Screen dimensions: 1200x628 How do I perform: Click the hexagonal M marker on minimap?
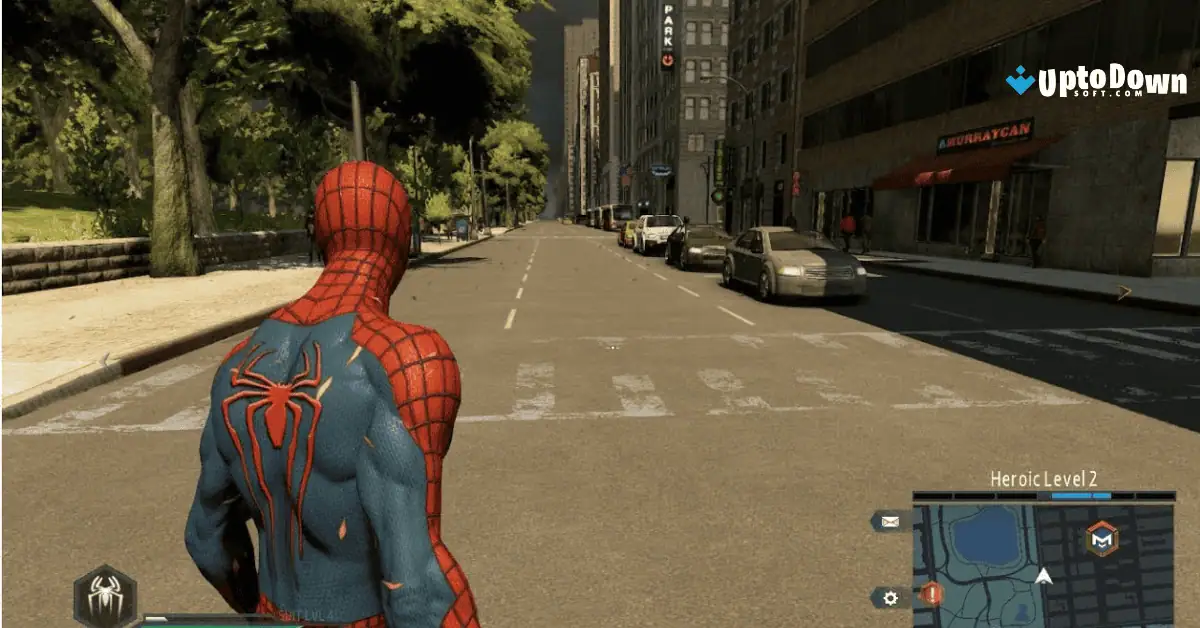click(1102, 539)
